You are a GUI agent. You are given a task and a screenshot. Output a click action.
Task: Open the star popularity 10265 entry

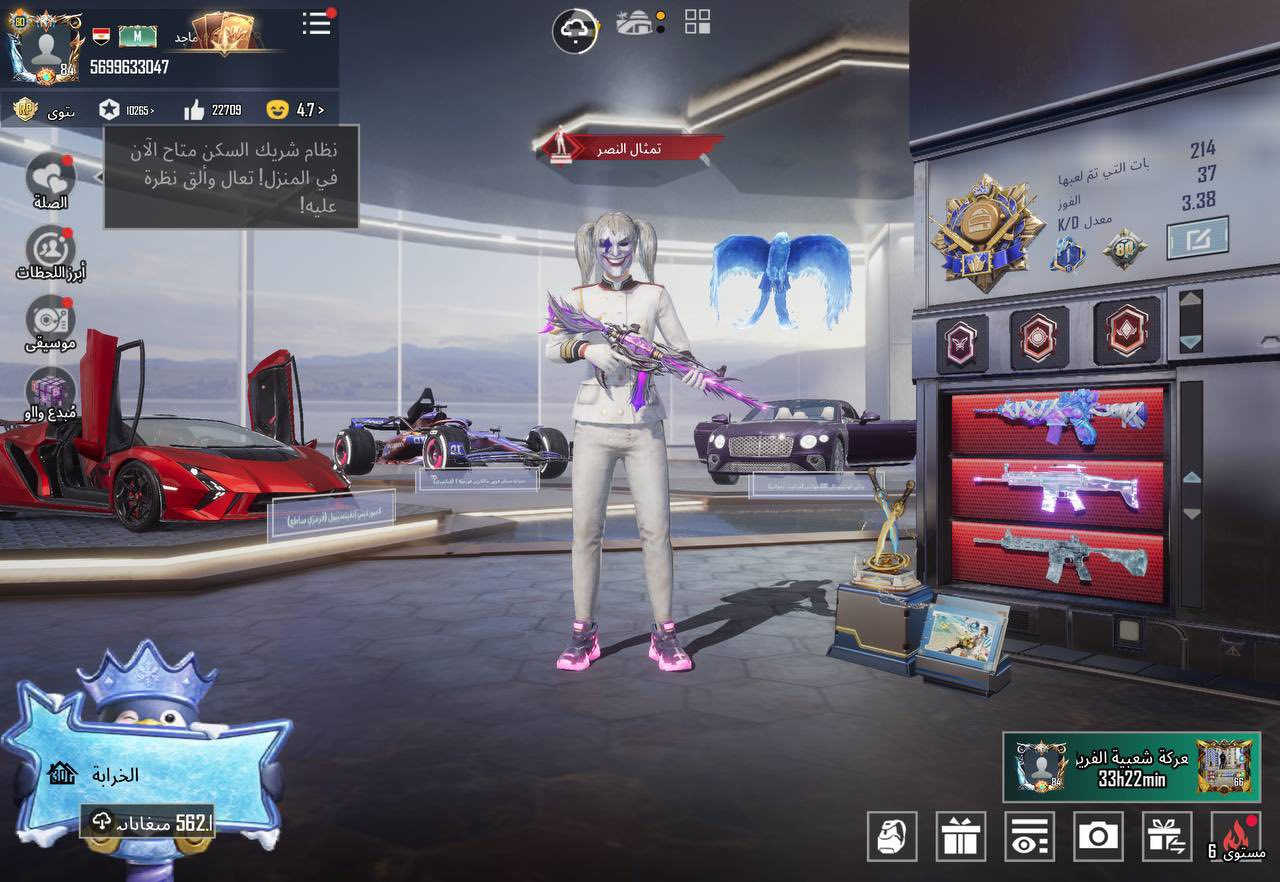point(128,110)
